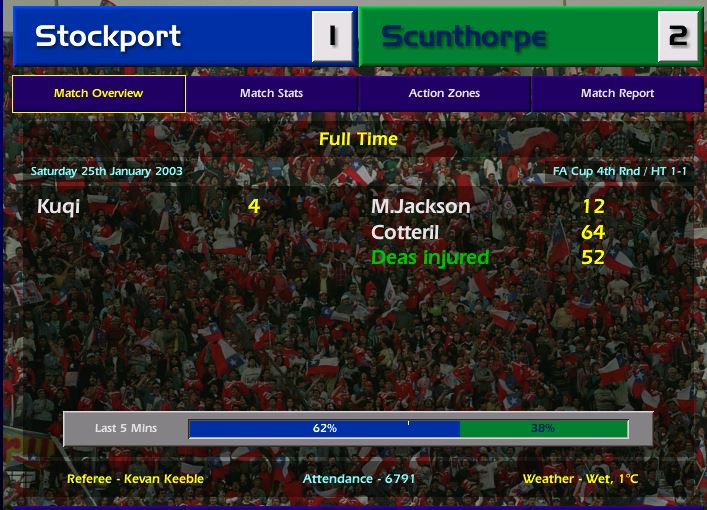Screen dimensions: 707x510
Task: Click on Cotteril's goal entry
Action: click(x=405, y=232)
